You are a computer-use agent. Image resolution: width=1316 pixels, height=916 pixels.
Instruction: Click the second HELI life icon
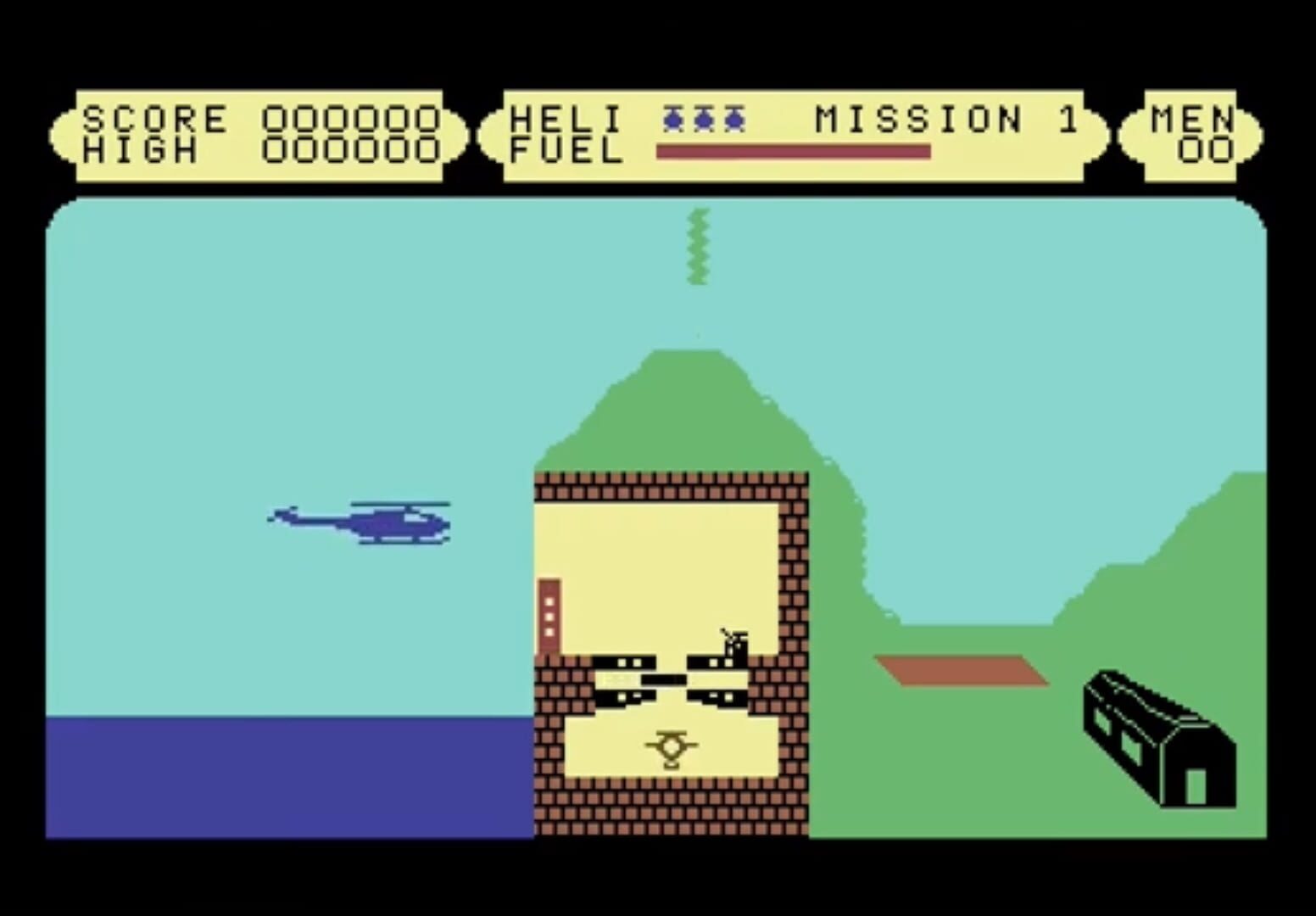705,119
